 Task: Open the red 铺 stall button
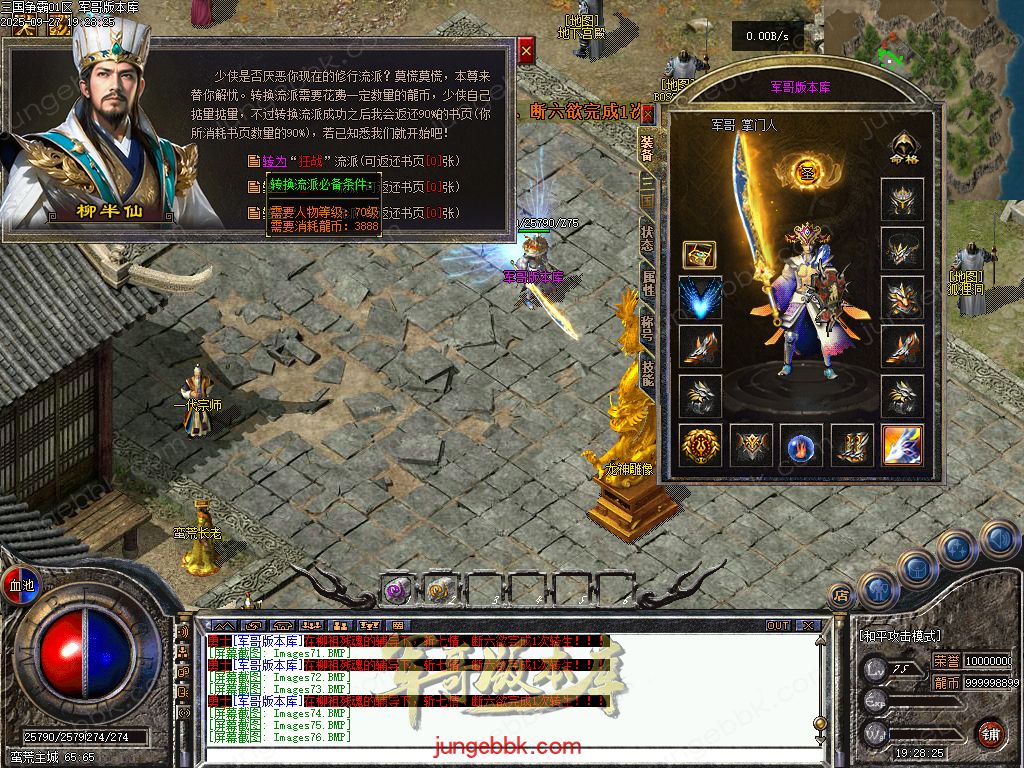(x=989, y=732)
